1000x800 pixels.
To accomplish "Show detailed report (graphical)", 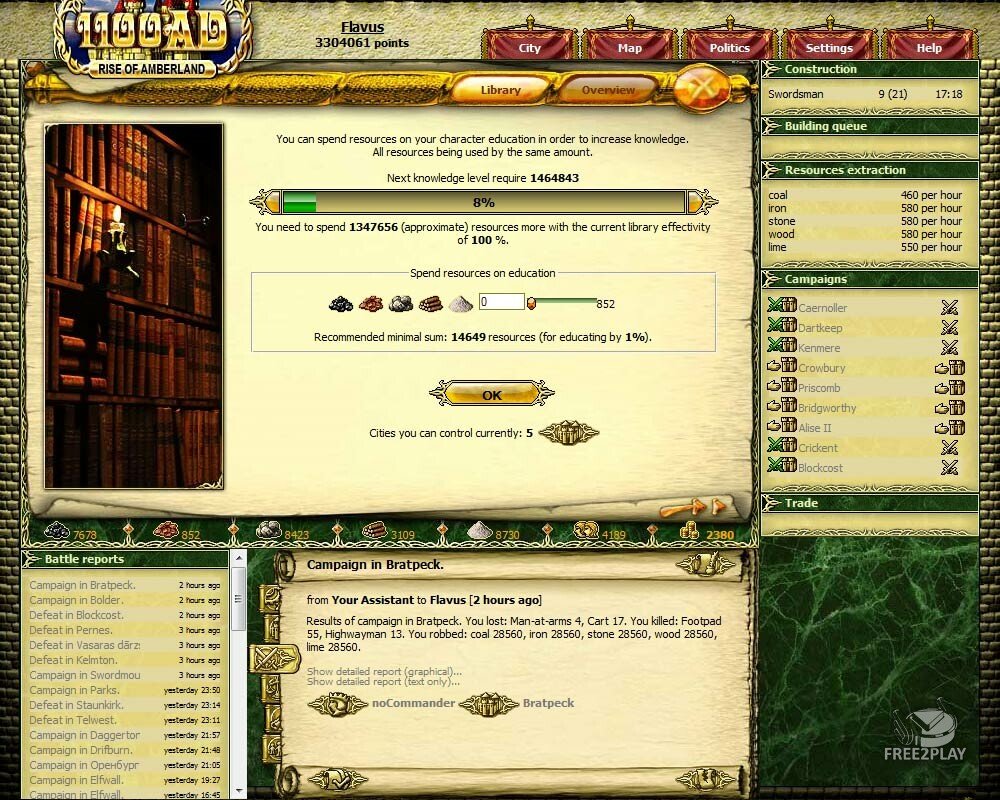I will 384,671.
